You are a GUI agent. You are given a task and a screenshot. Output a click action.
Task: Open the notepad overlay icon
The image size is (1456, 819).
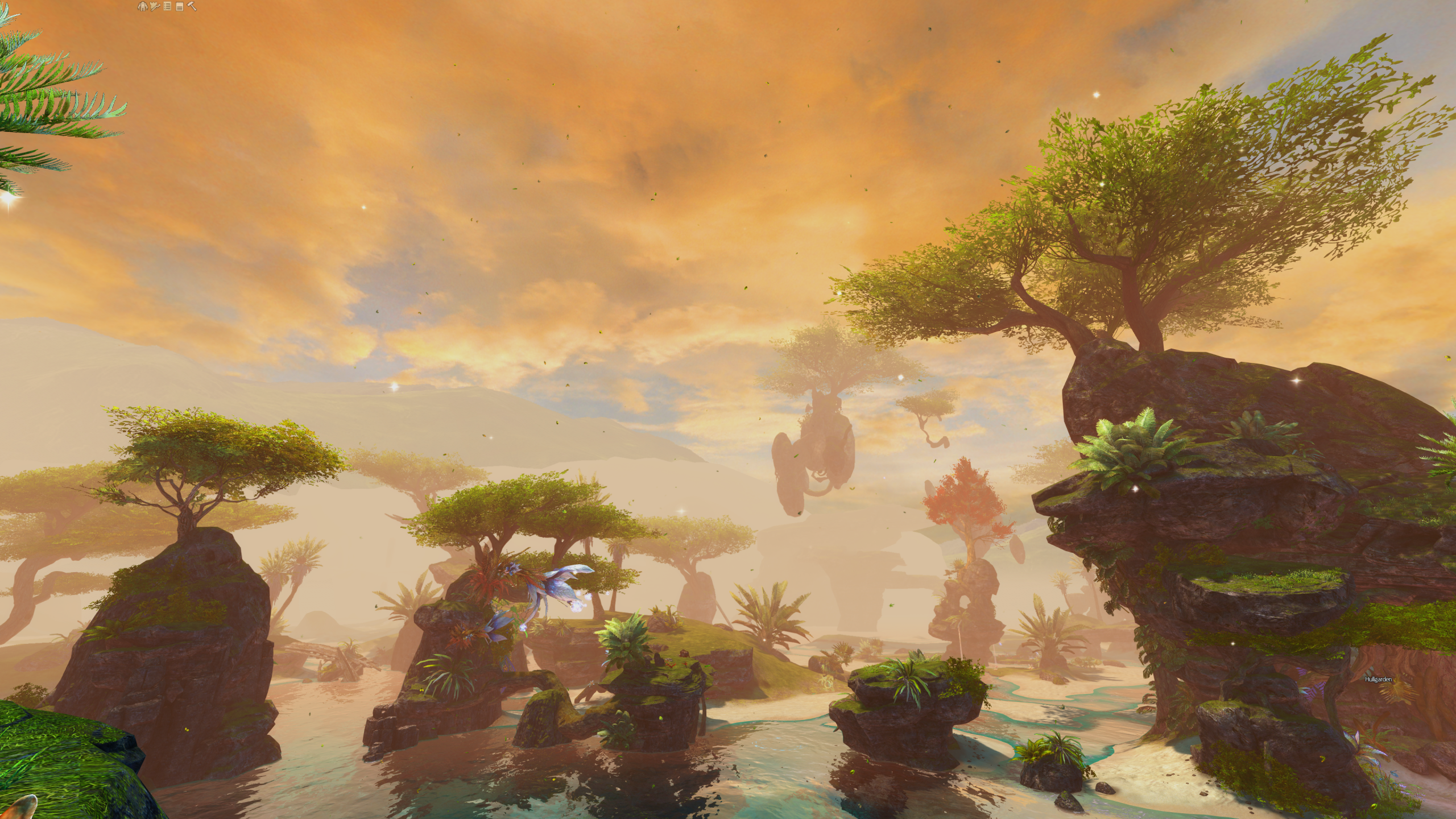tap(179, 7)
